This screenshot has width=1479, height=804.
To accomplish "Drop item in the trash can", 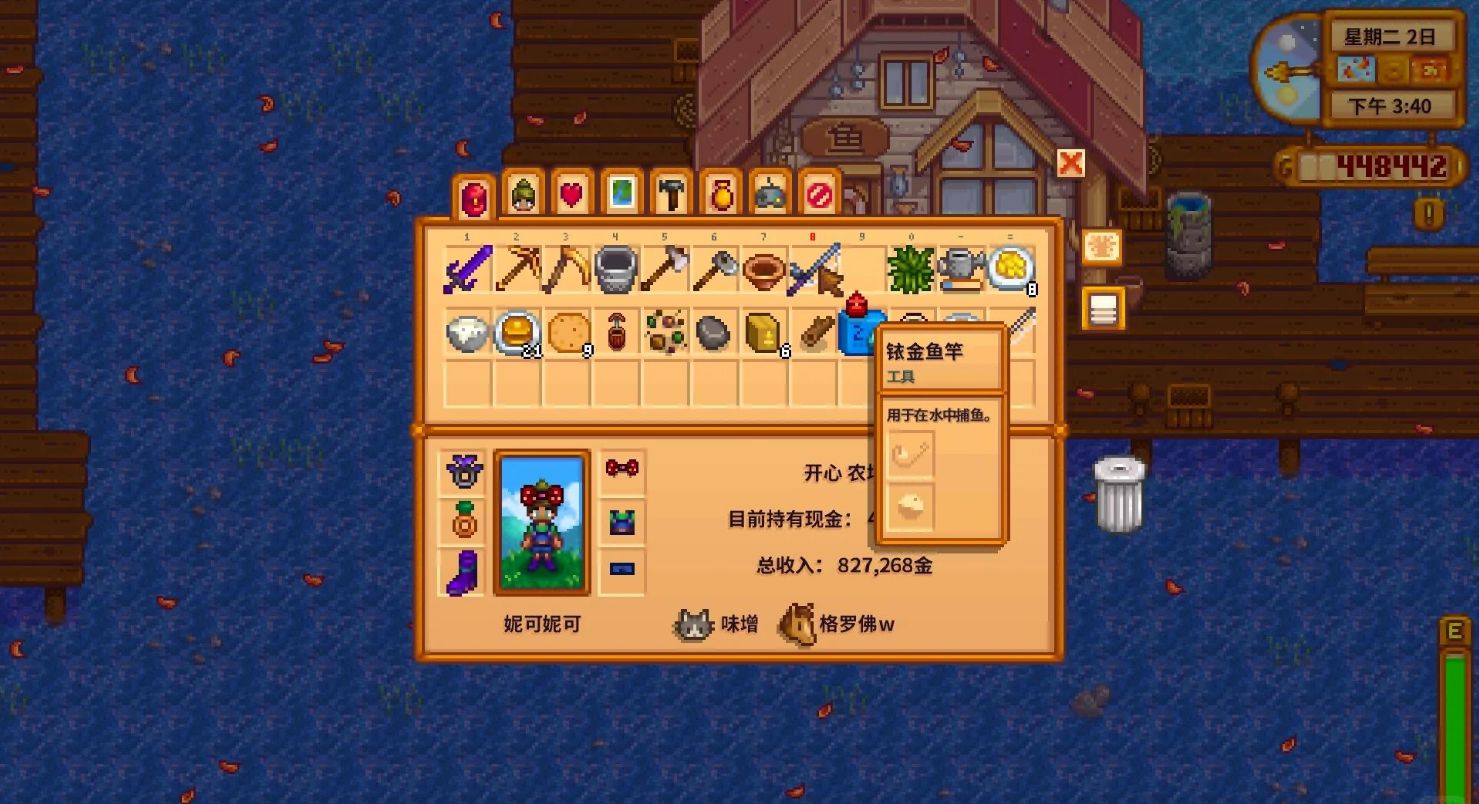I will pos(1118,494).
